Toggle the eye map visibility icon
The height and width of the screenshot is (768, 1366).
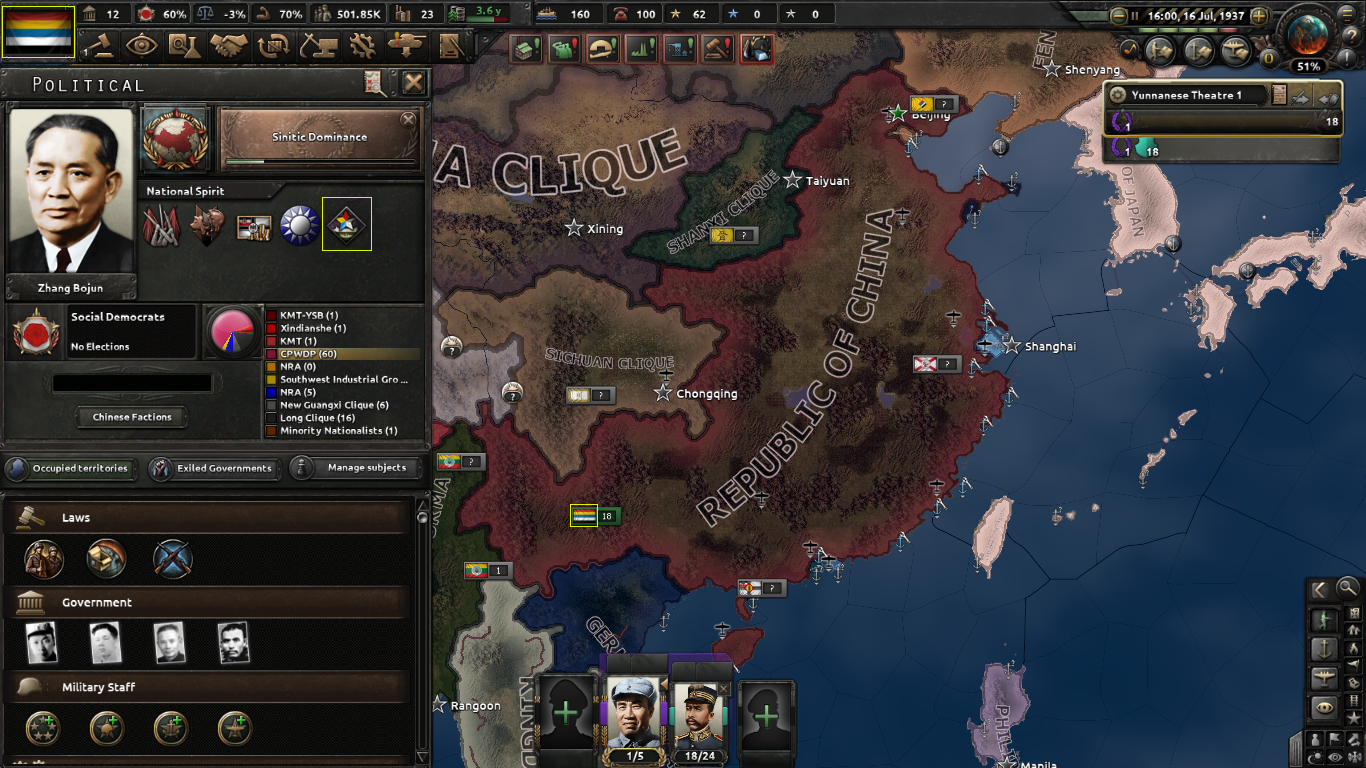[x=1323, y=705]
